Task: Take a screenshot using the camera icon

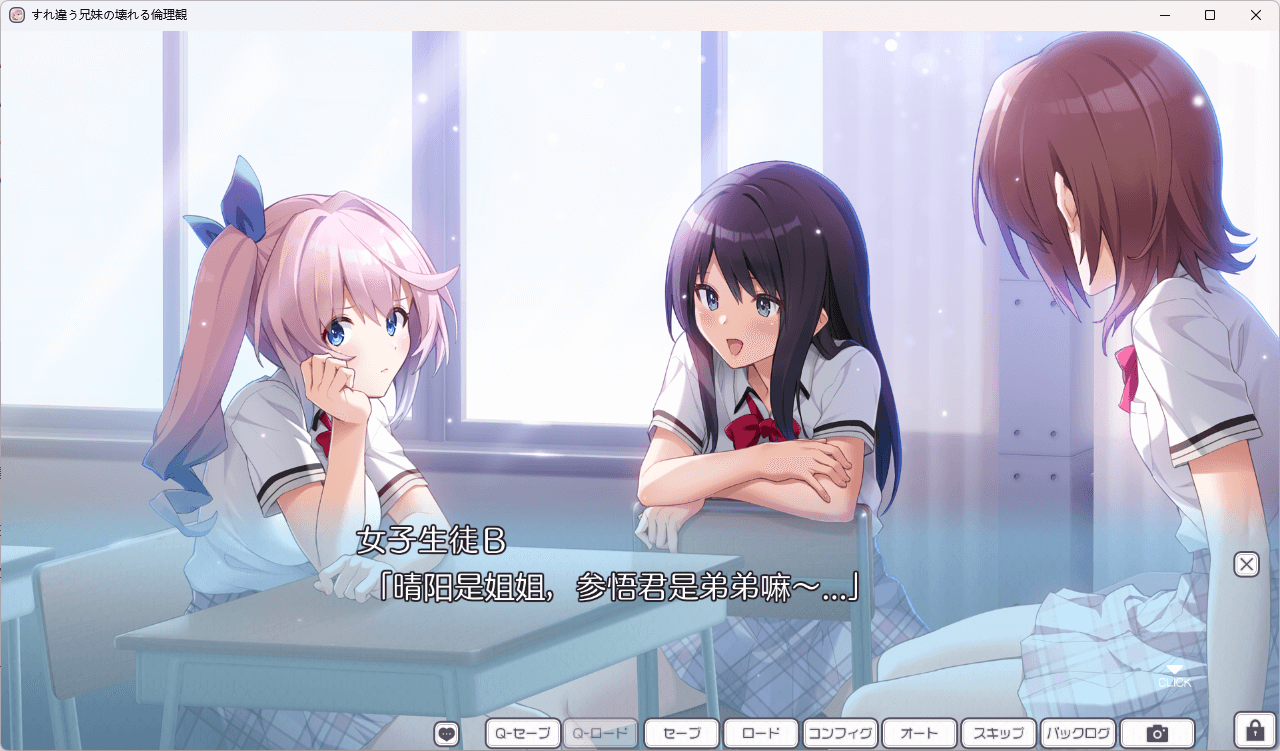Action: coord(1155,732)
